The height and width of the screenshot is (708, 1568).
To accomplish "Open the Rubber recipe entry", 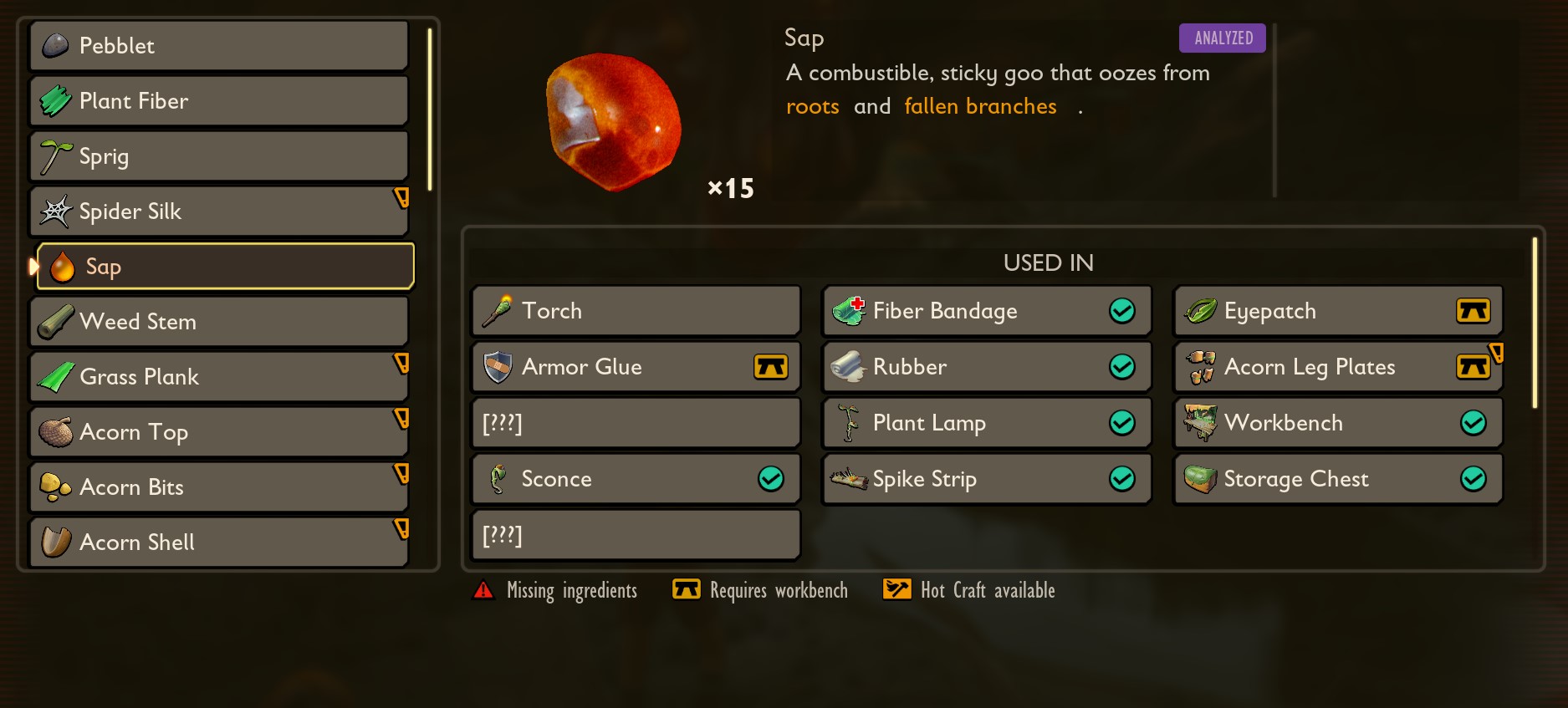I will 987,367.
